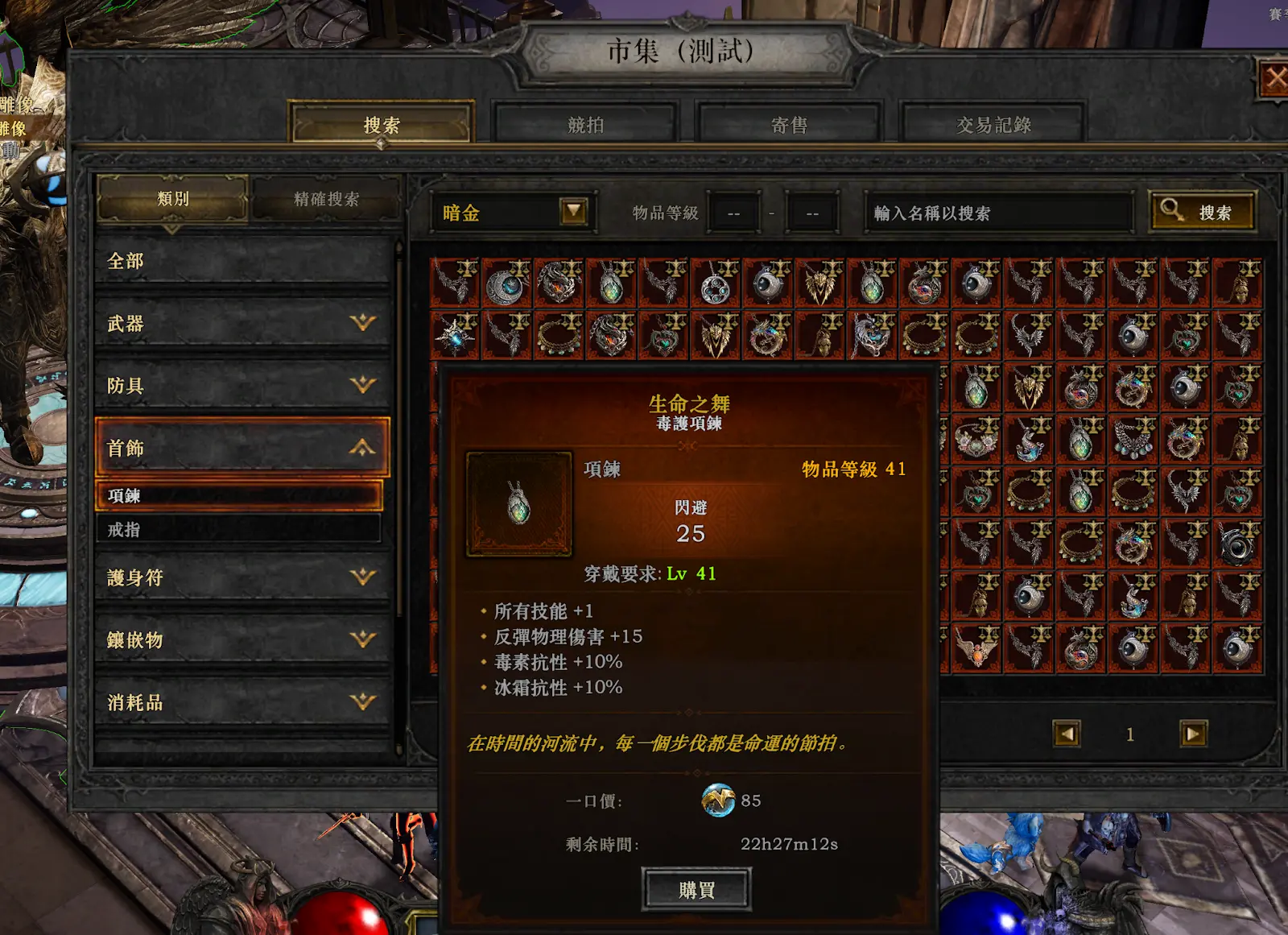
Task: Expand the 護身符 amulet category
Action: [x=242, y=577]
